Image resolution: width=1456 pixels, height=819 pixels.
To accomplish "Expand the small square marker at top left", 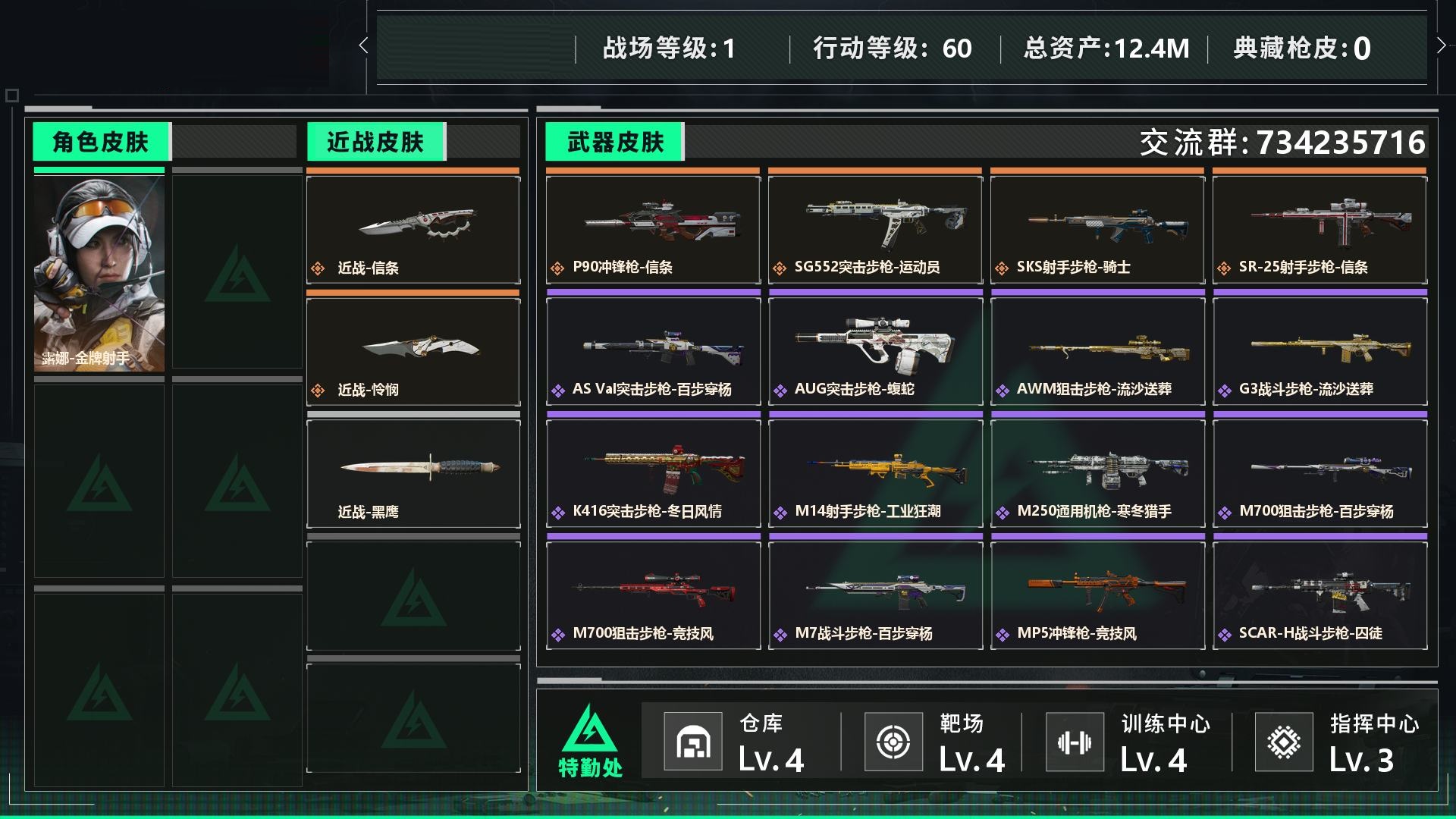I will [11, 96].
